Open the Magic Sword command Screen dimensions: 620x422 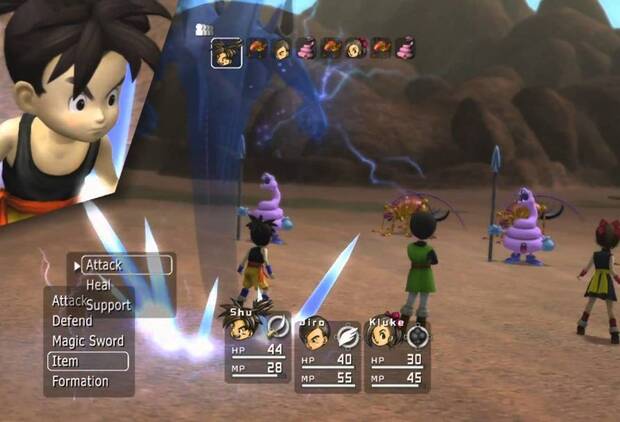click(x=88, y=341)
